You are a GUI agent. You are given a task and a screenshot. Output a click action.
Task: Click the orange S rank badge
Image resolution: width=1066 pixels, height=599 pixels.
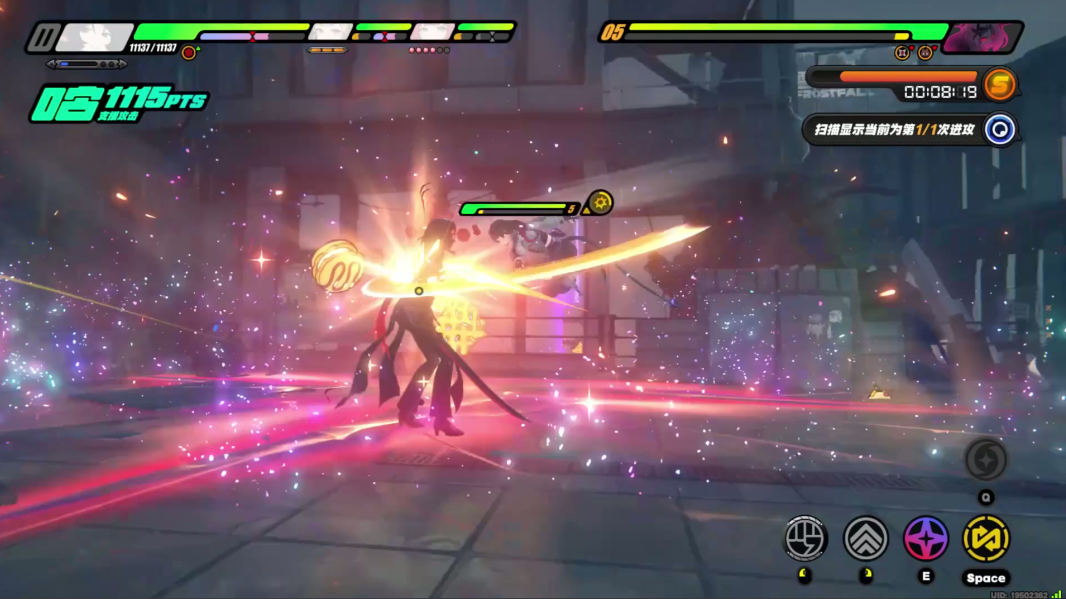[999, 85]
